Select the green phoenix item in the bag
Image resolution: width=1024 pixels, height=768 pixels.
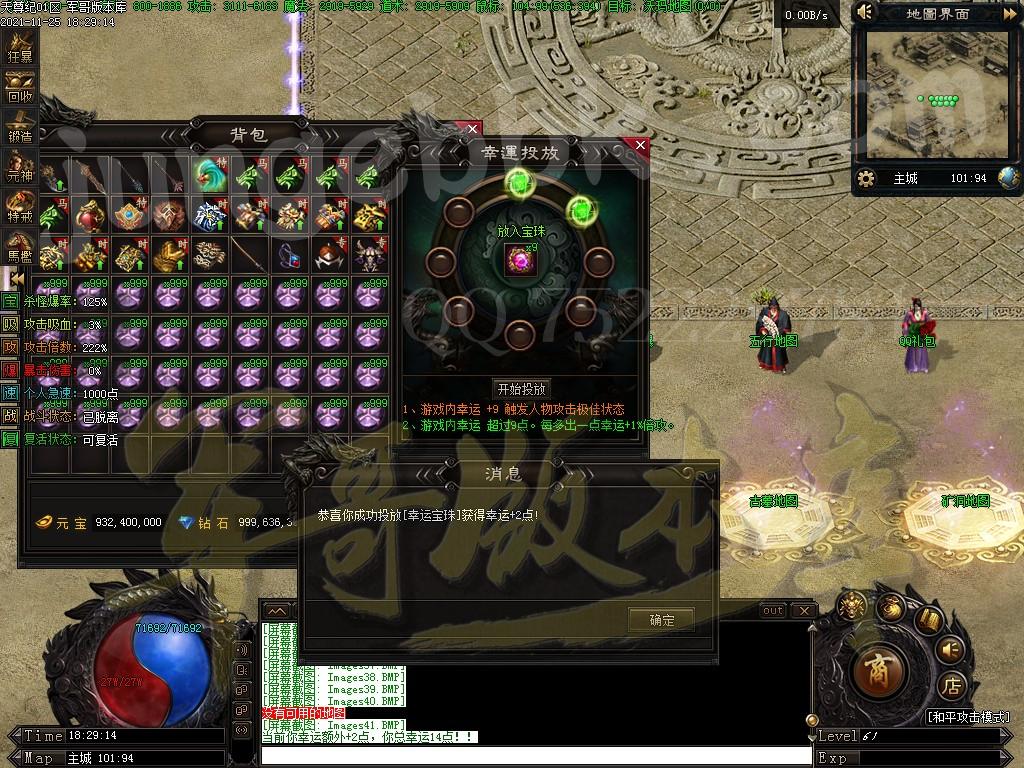(x=211, y=174)
